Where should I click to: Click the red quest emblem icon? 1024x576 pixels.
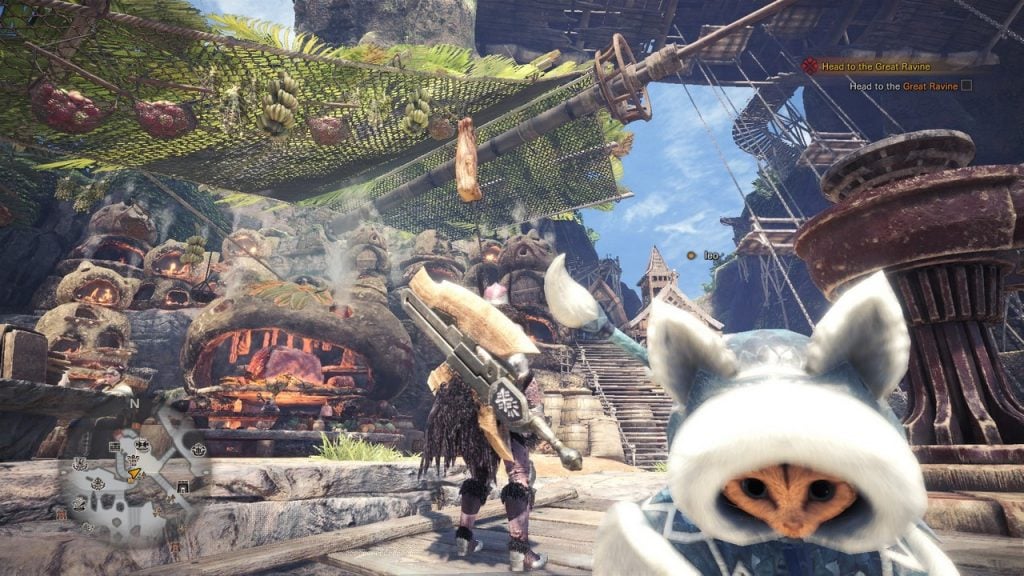click(809, 66)
